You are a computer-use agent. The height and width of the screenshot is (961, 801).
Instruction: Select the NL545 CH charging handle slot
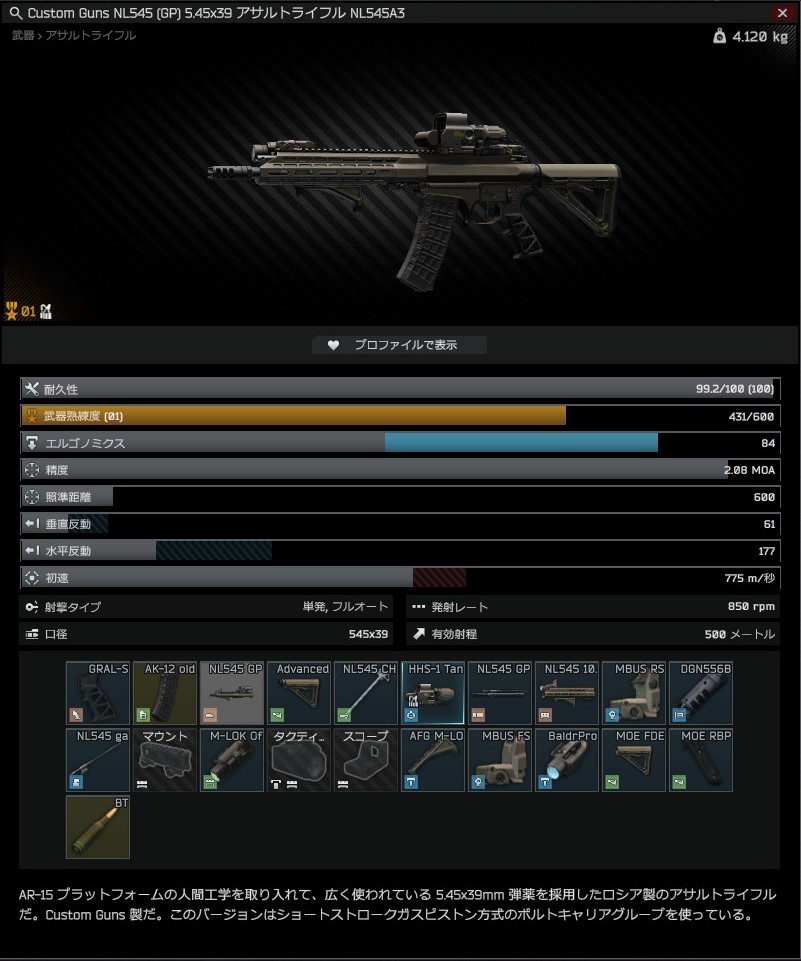[366, 693]
